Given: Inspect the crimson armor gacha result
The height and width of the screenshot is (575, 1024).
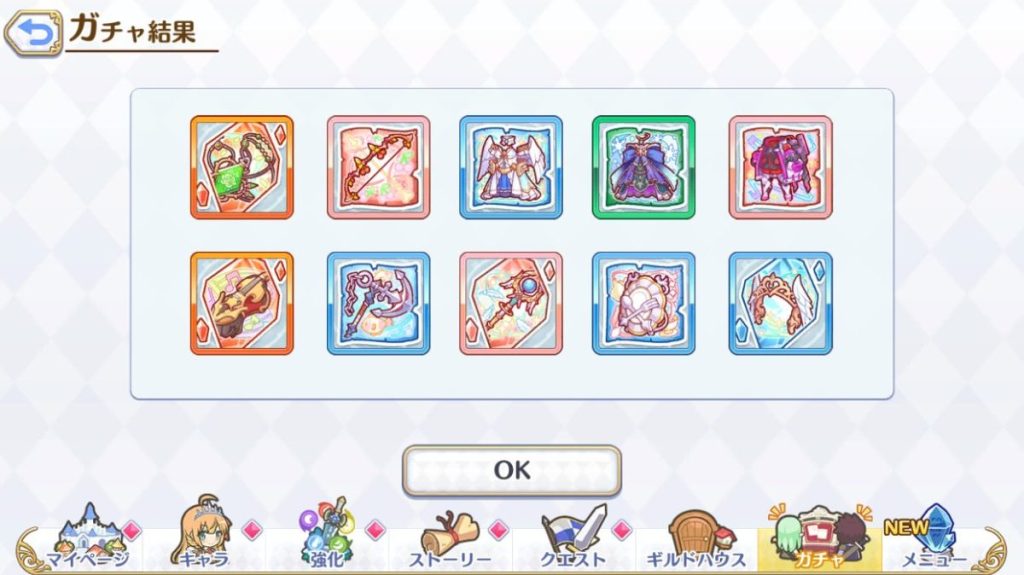Looking at the screenshot, I should (780, 167).
